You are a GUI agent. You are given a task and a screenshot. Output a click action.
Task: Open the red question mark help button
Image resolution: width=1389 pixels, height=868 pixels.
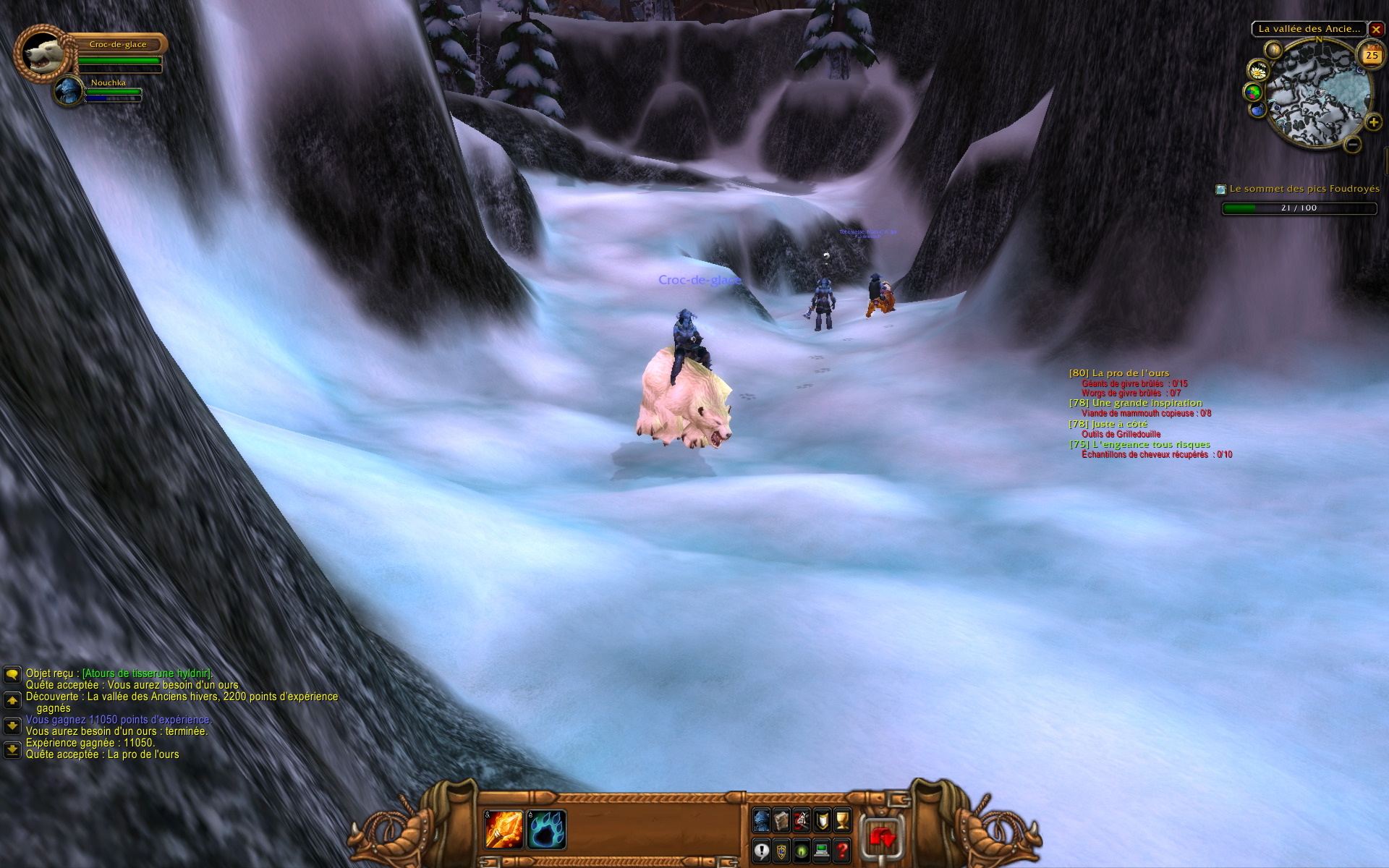click(x=842, y=851)
